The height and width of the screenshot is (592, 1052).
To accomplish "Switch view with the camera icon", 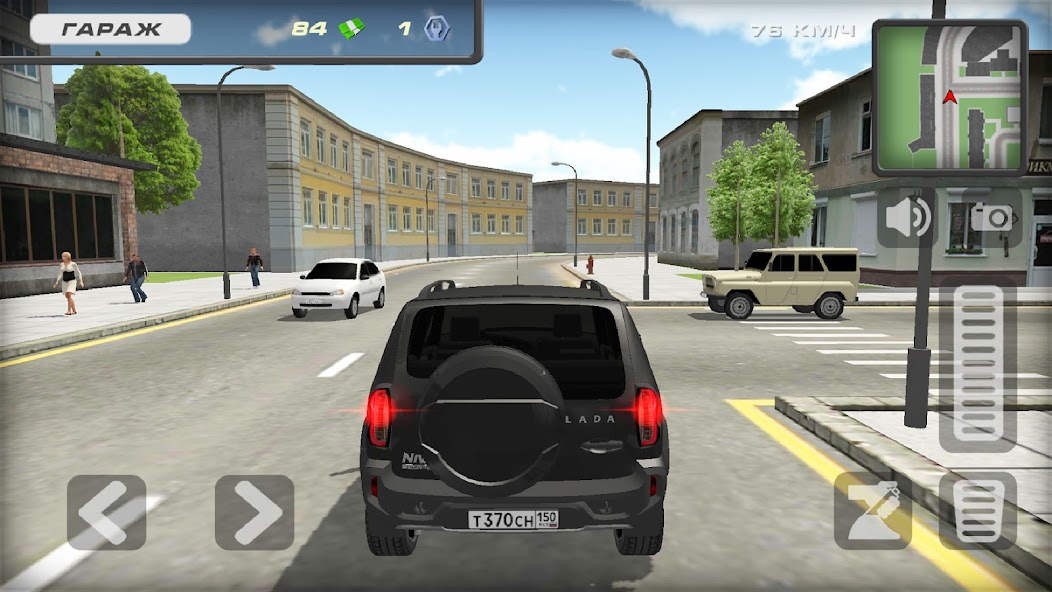I will 992,218.
